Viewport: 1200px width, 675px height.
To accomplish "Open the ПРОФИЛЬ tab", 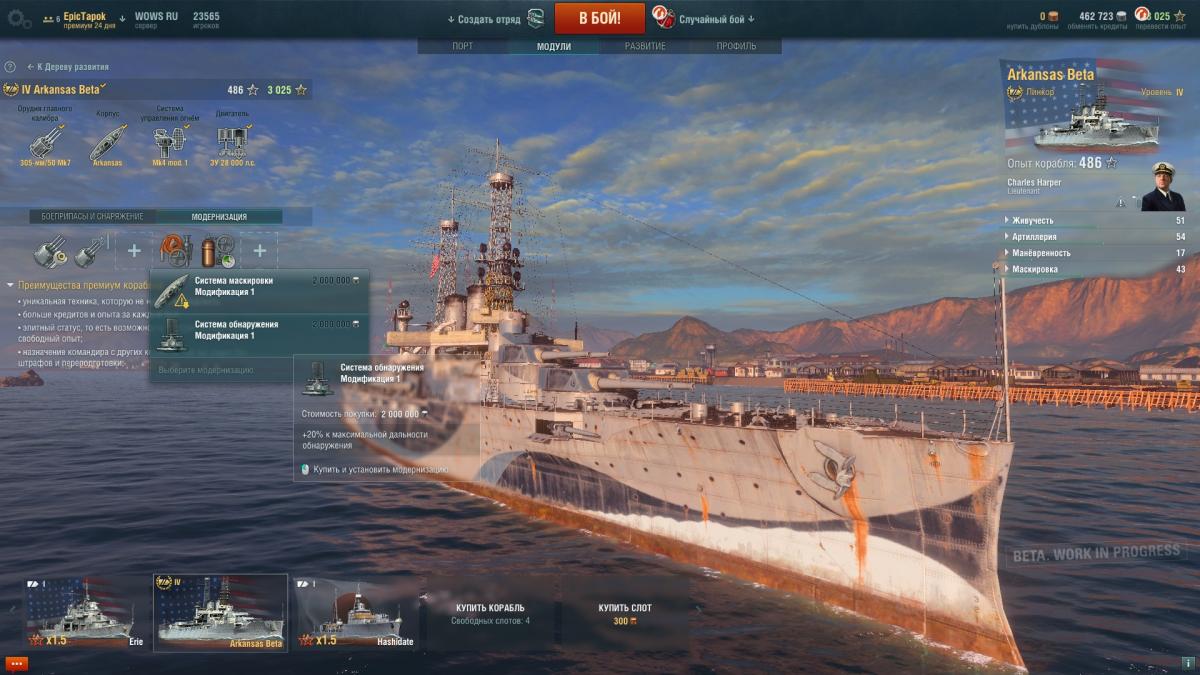I will tap(736, 46).
